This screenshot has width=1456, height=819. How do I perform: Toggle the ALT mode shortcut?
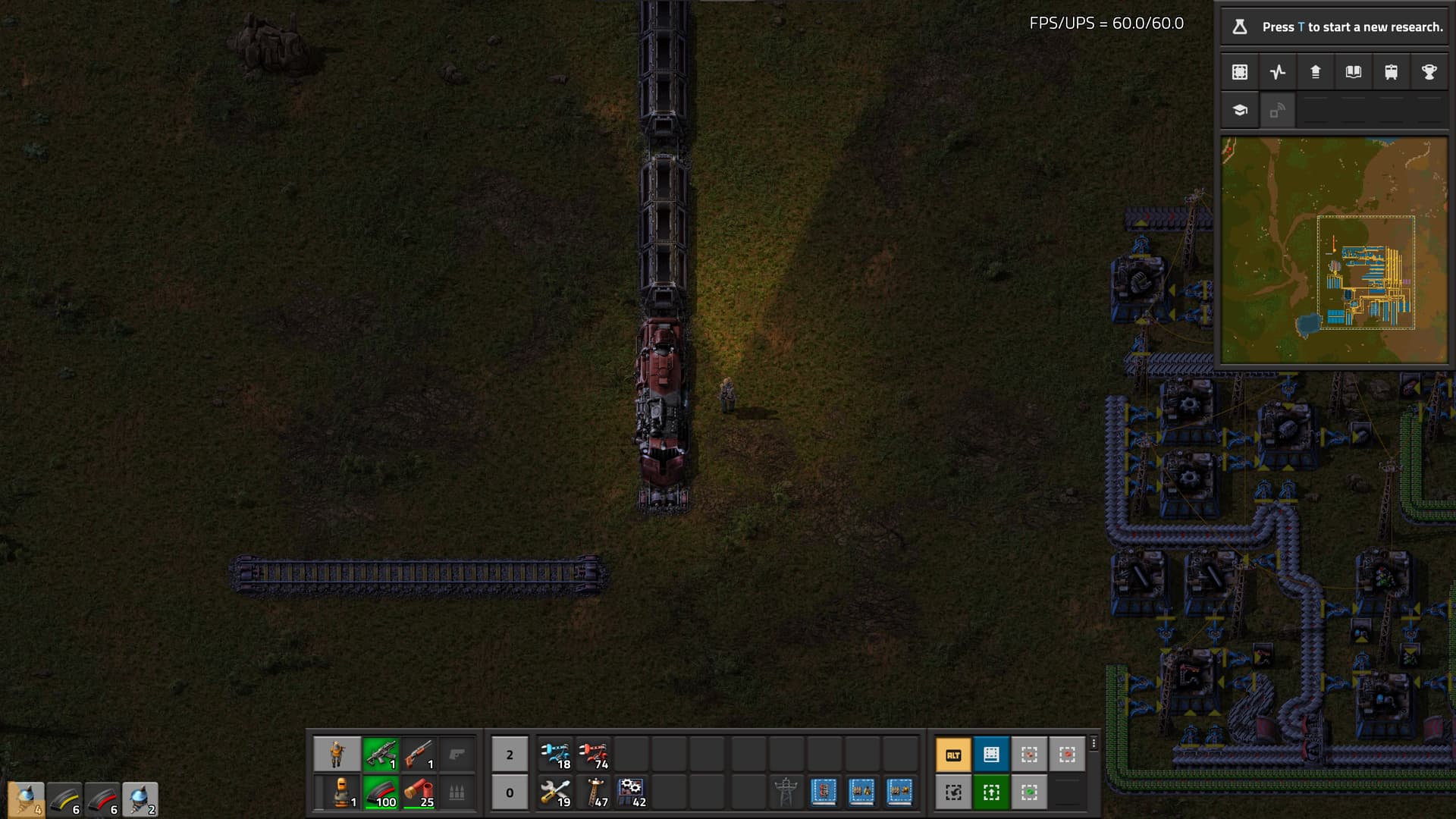tap(953, 755)
